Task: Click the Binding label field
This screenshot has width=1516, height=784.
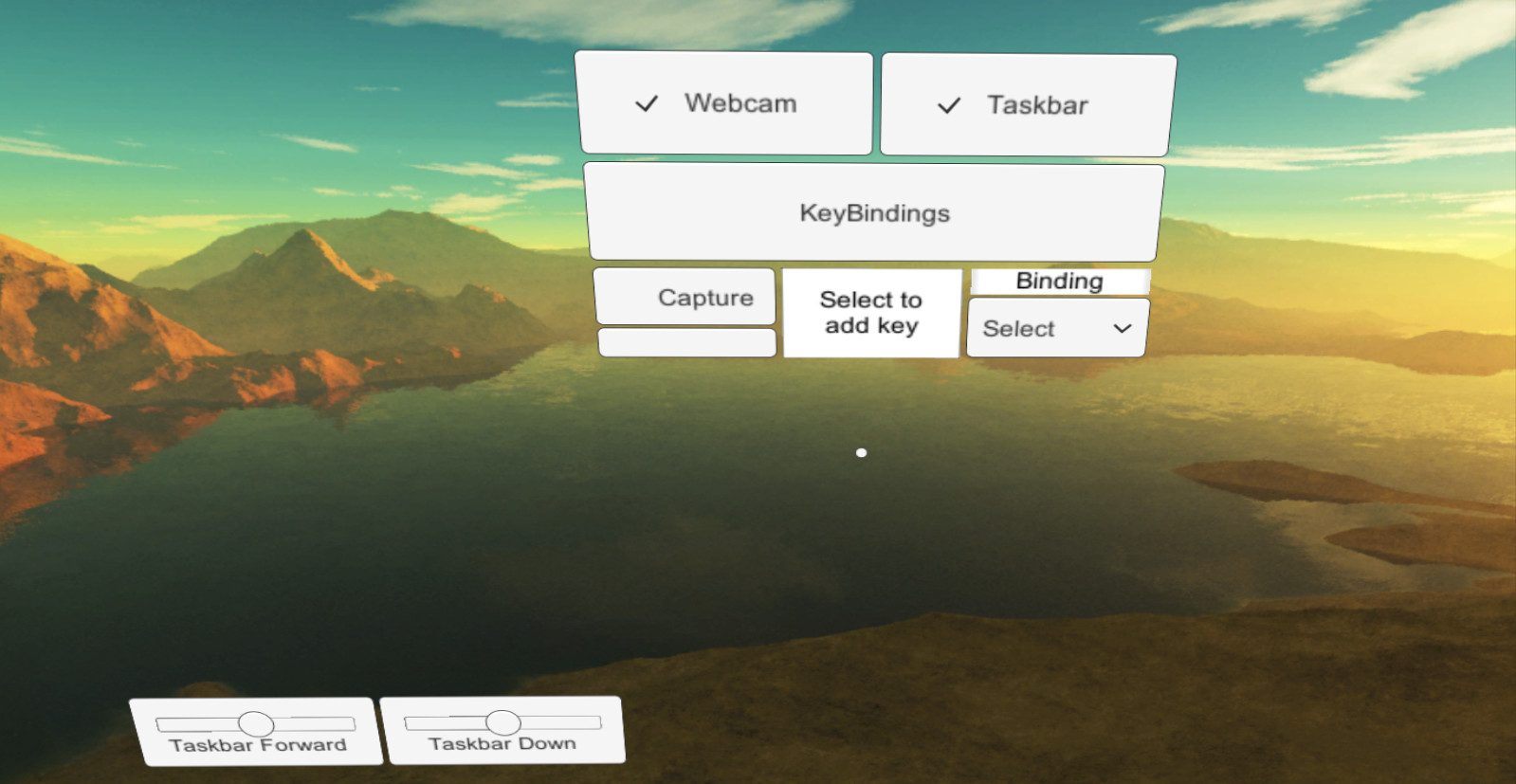Action: pyautogui.click(x=1059, y=281)
